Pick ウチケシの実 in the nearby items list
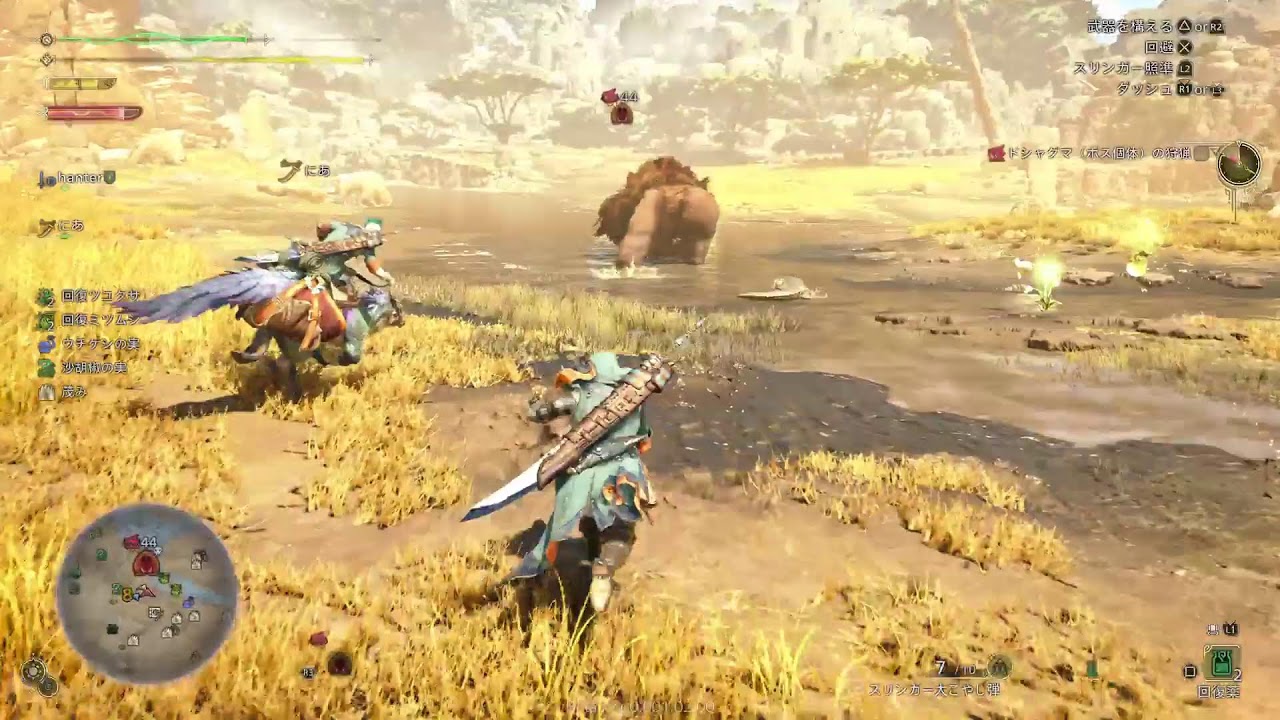1280x720 pixels. [90, 344]
